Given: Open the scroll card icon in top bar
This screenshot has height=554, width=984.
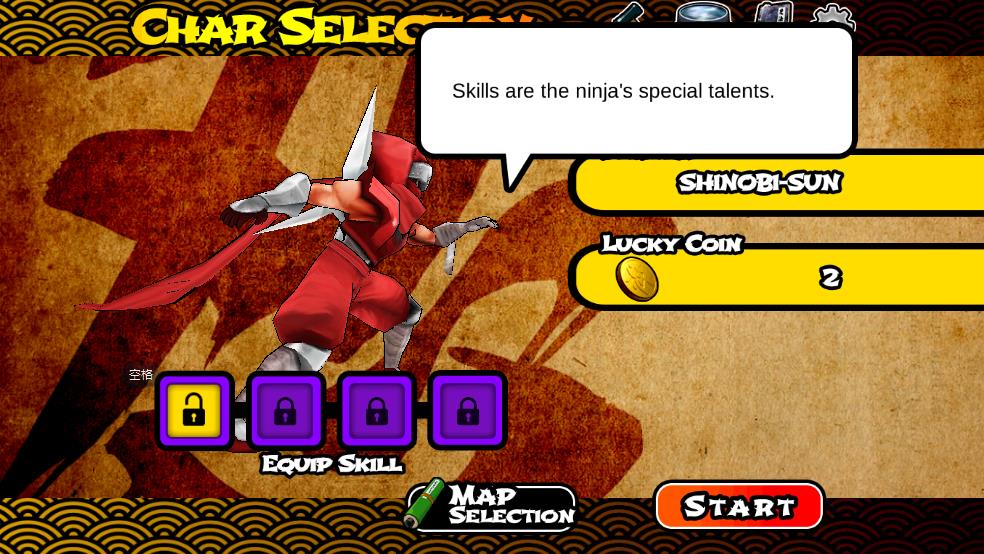Looking at the screenshot, I should 773,14.
